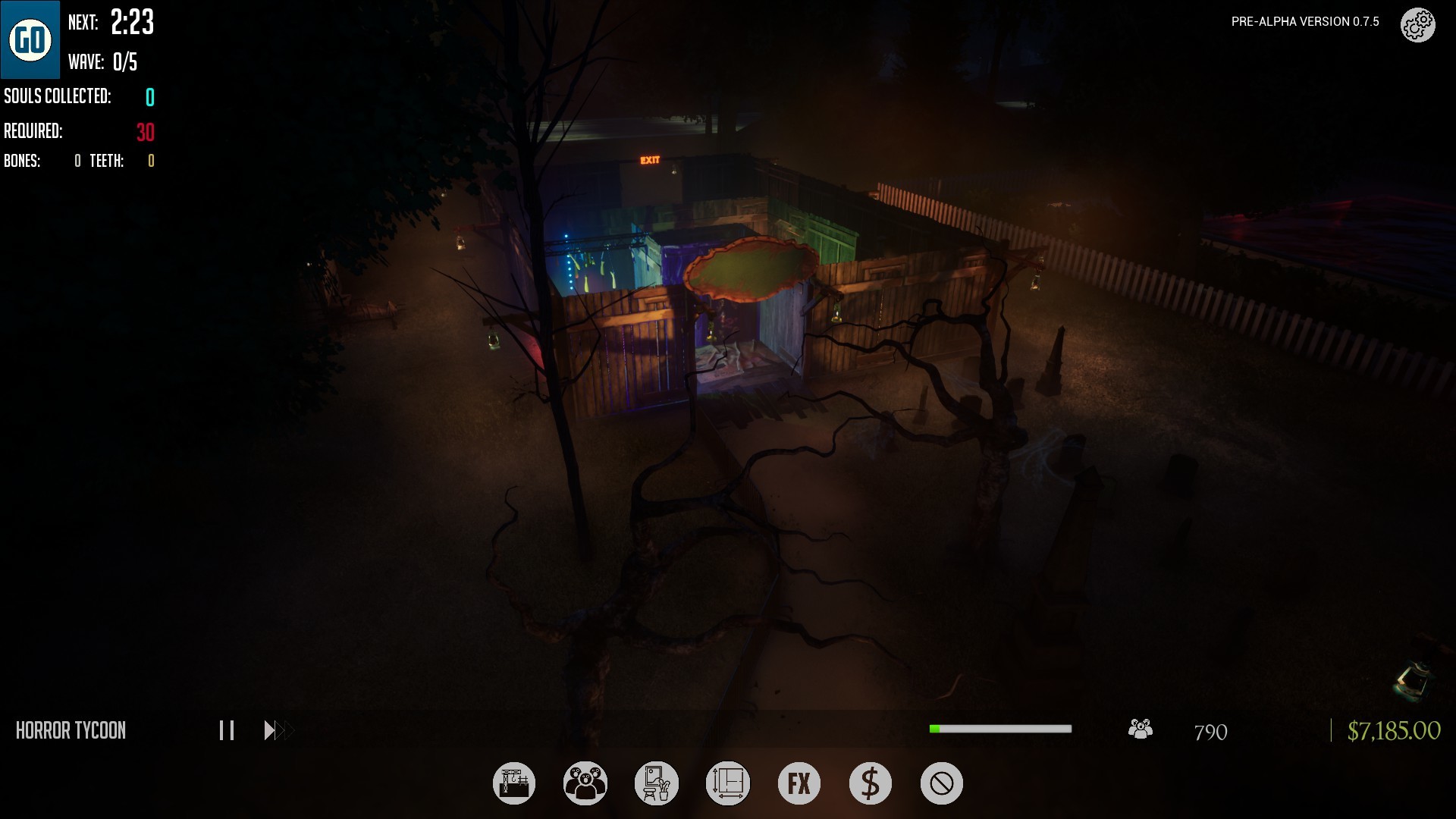Open the construction build menu

click(x=514, y=783)
